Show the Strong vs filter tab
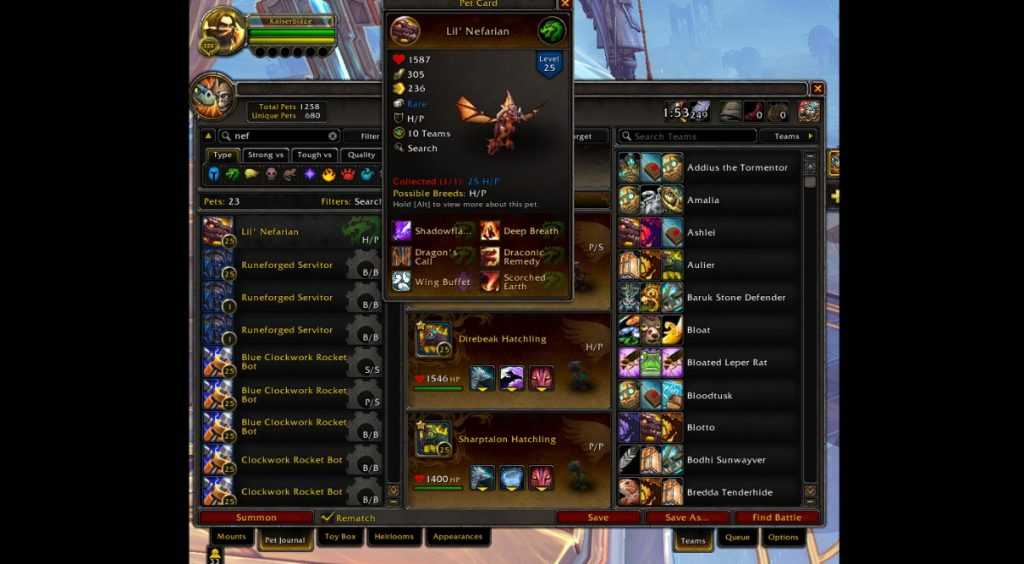Image resolution: width=1024 pixels, height=564 pixels. coord(266,155)
